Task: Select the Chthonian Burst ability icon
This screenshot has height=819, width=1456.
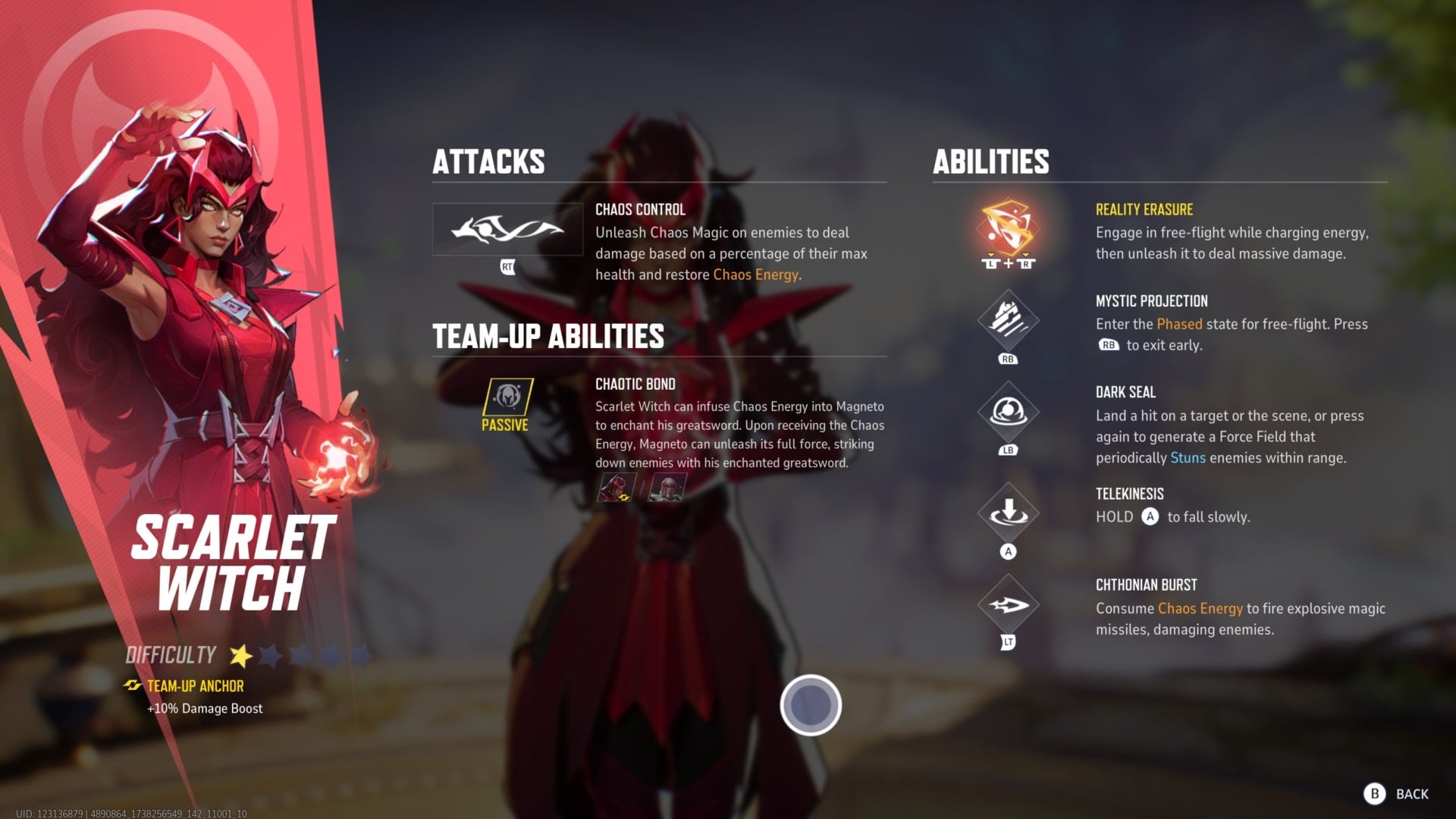Action: (x=1007, y=604)
